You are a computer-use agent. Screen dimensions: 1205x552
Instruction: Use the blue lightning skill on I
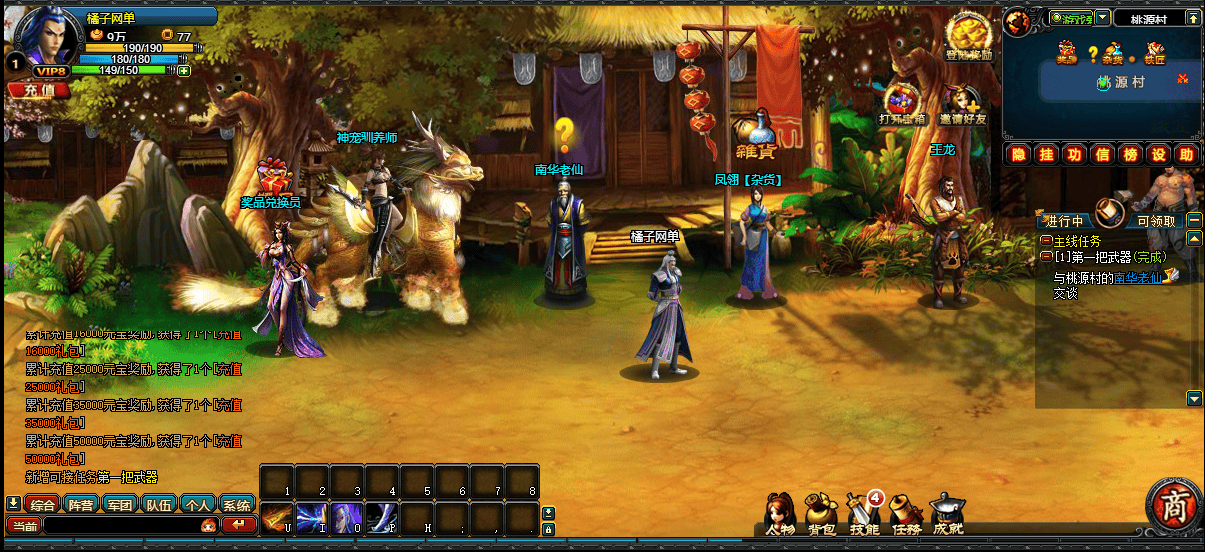[311, 517]
